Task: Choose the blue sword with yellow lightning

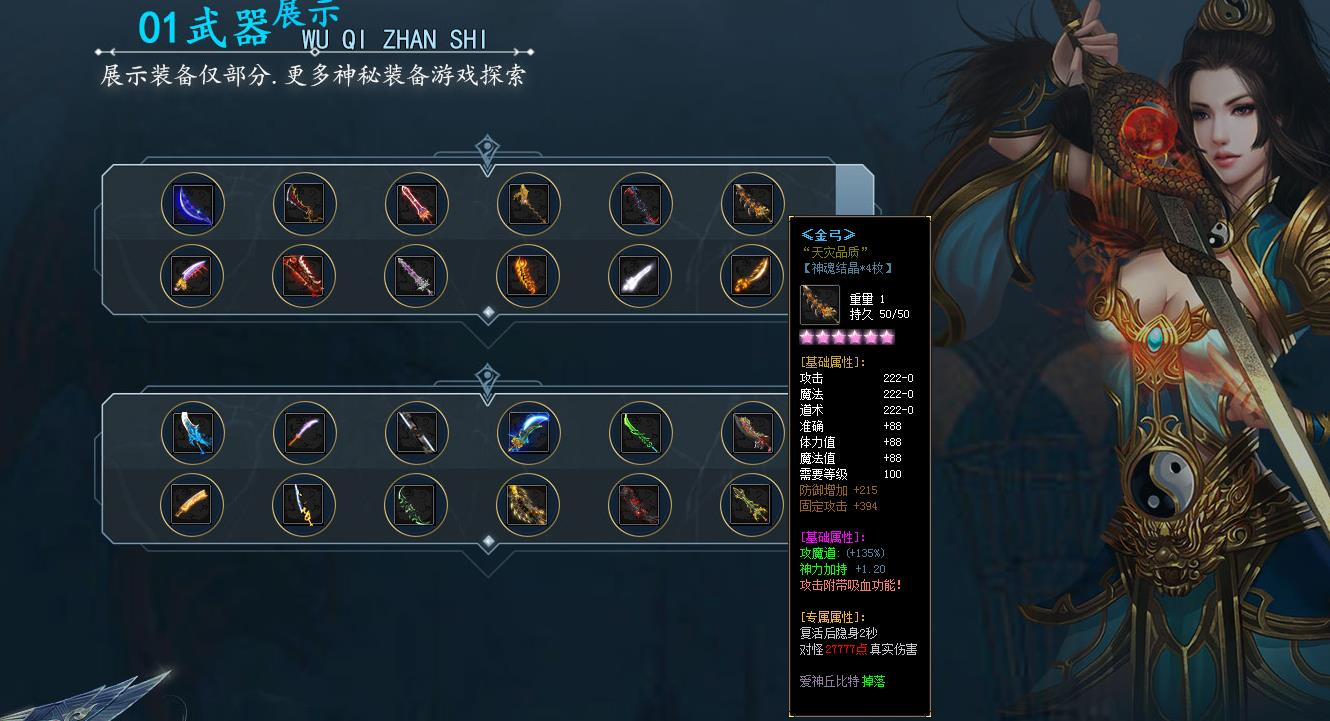Action: click(305, 504)
